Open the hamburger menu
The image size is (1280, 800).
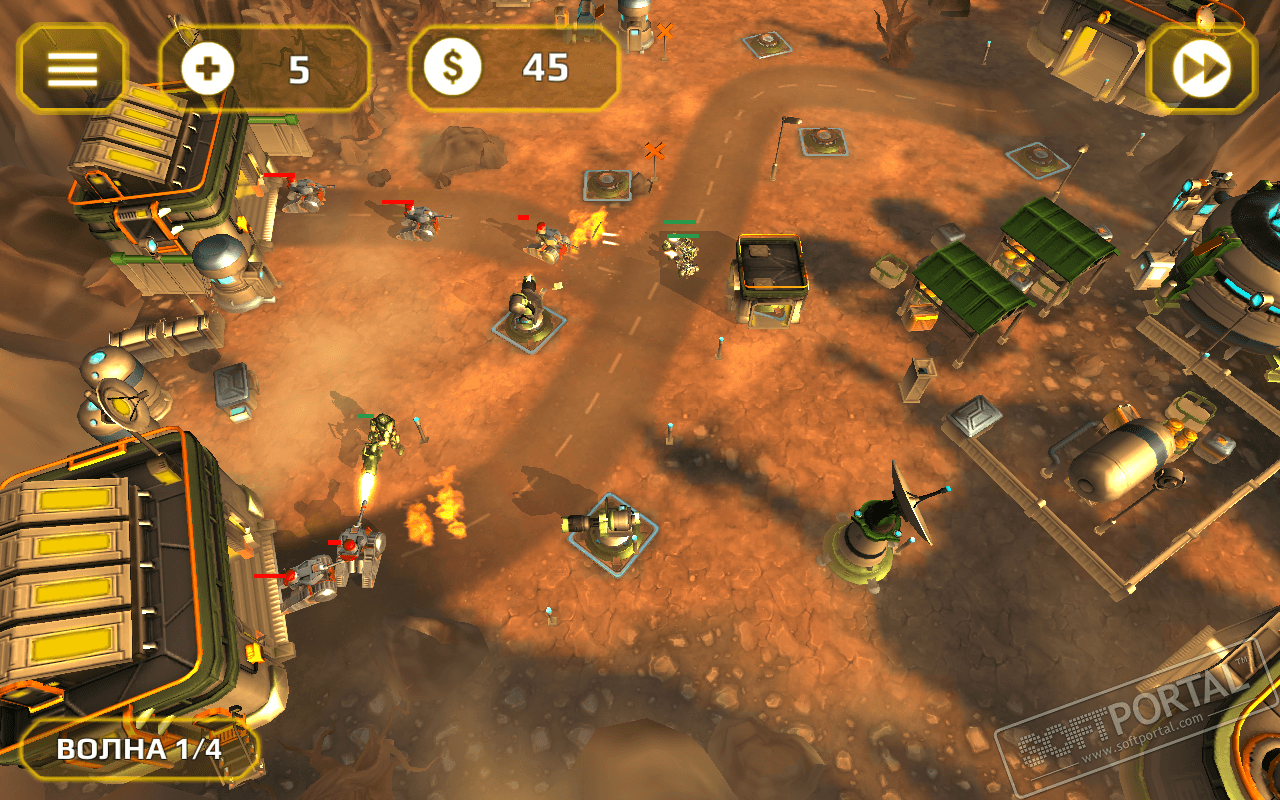tap(72, 68)
